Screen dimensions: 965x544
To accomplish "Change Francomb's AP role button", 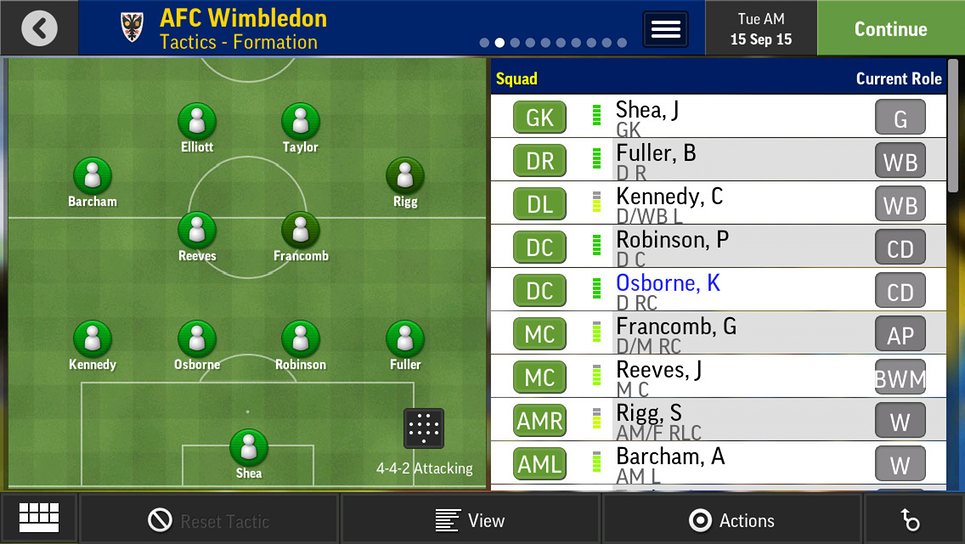I will [x=900, y=335].
